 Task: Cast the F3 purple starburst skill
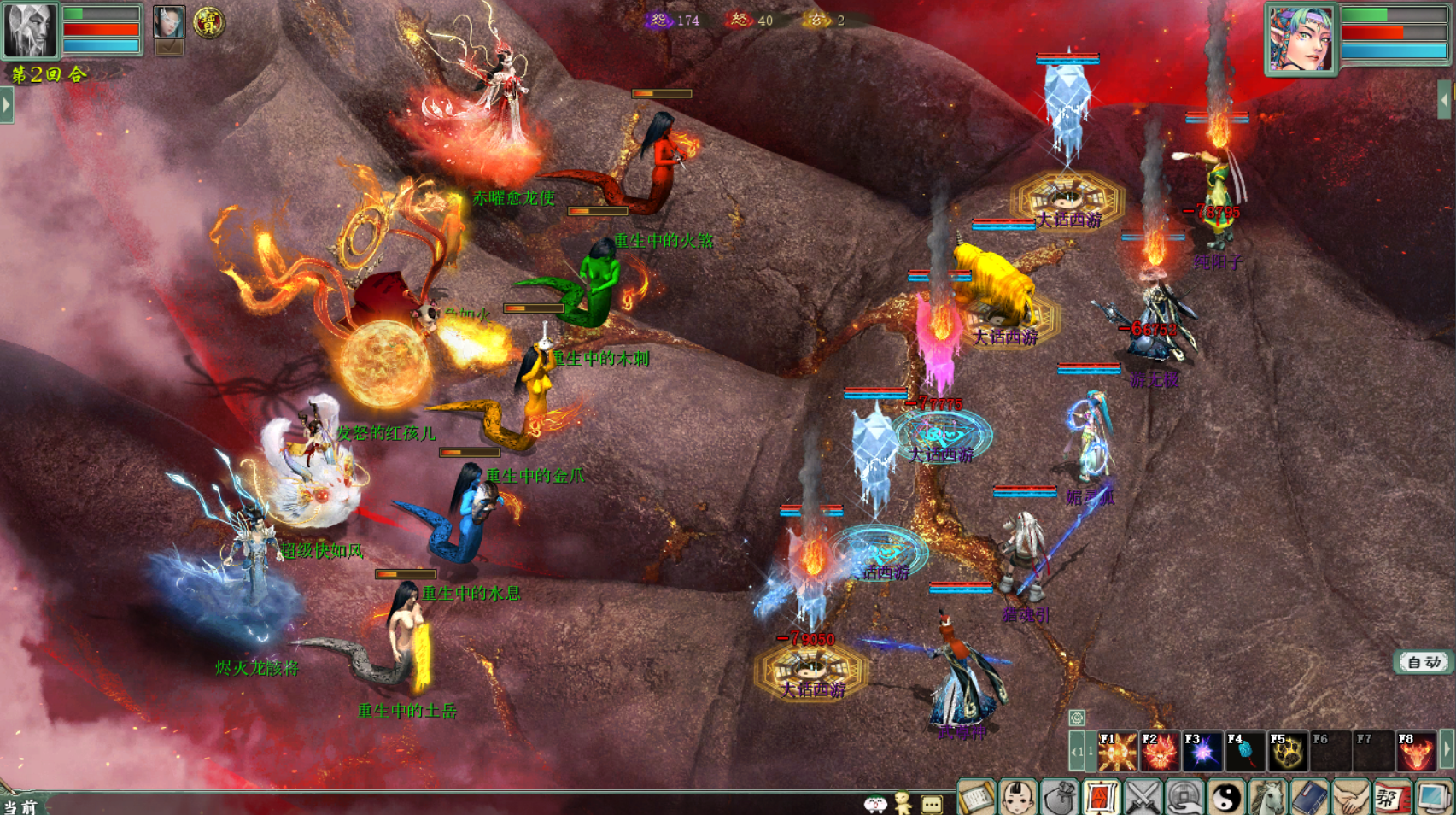point(1202,751)
